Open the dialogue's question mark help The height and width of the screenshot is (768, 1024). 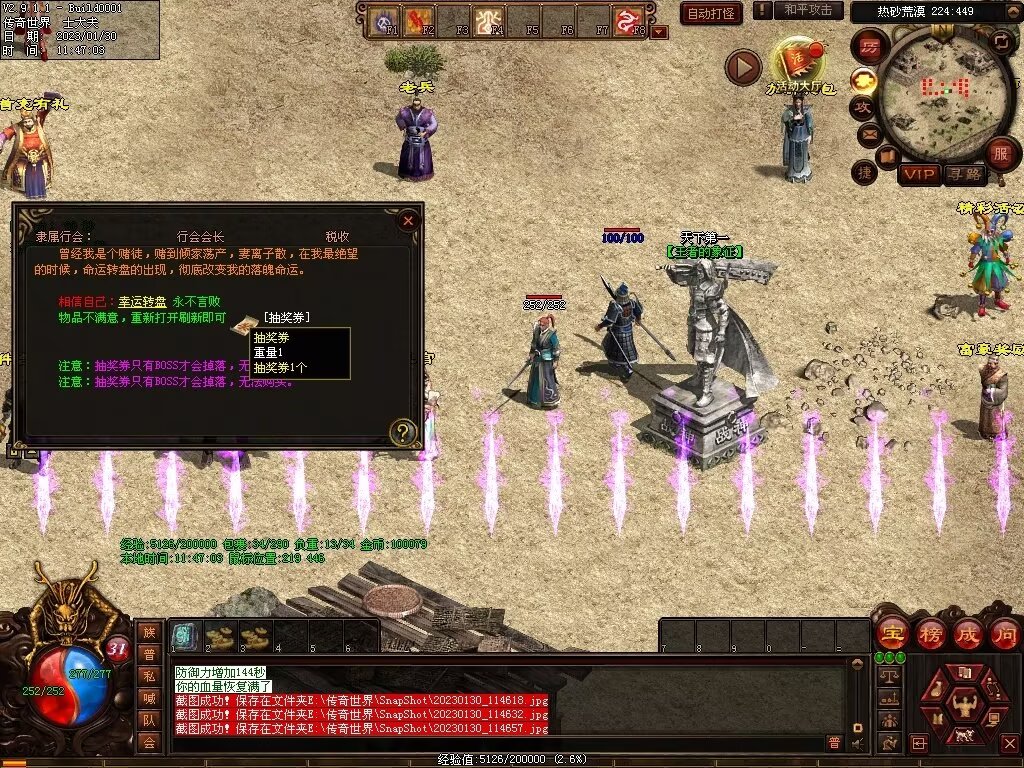coord(402,432)
